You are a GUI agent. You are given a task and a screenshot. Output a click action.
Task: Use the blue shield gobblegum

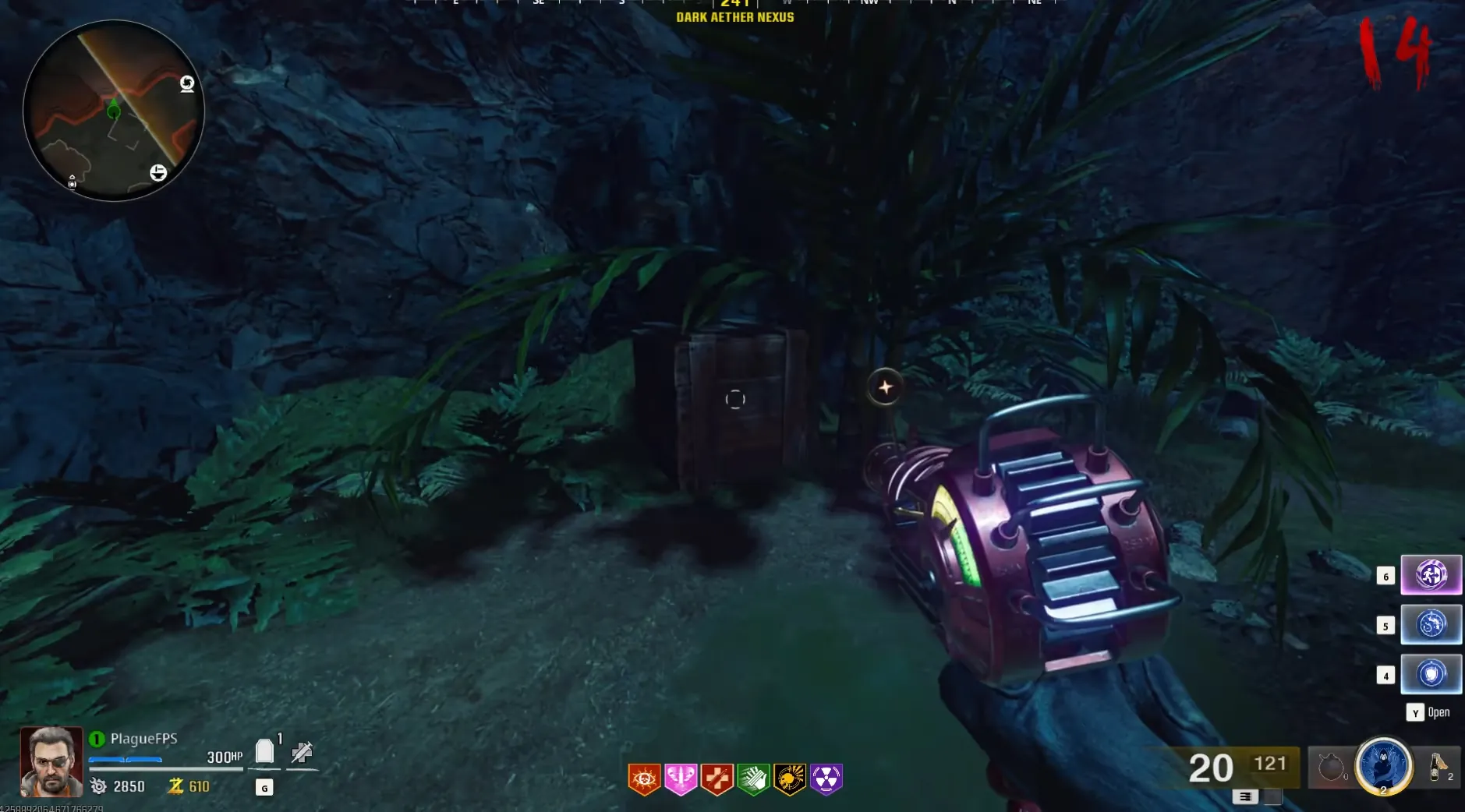coord(1431,674)
